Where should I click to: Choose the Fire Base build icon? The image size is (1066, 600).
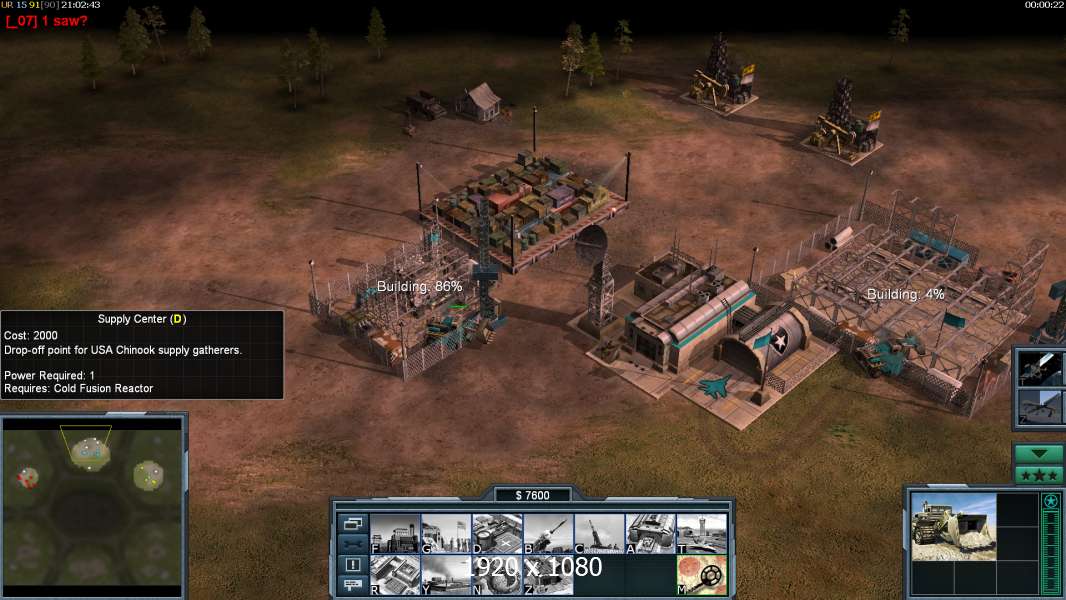click(x=599, y=534)
